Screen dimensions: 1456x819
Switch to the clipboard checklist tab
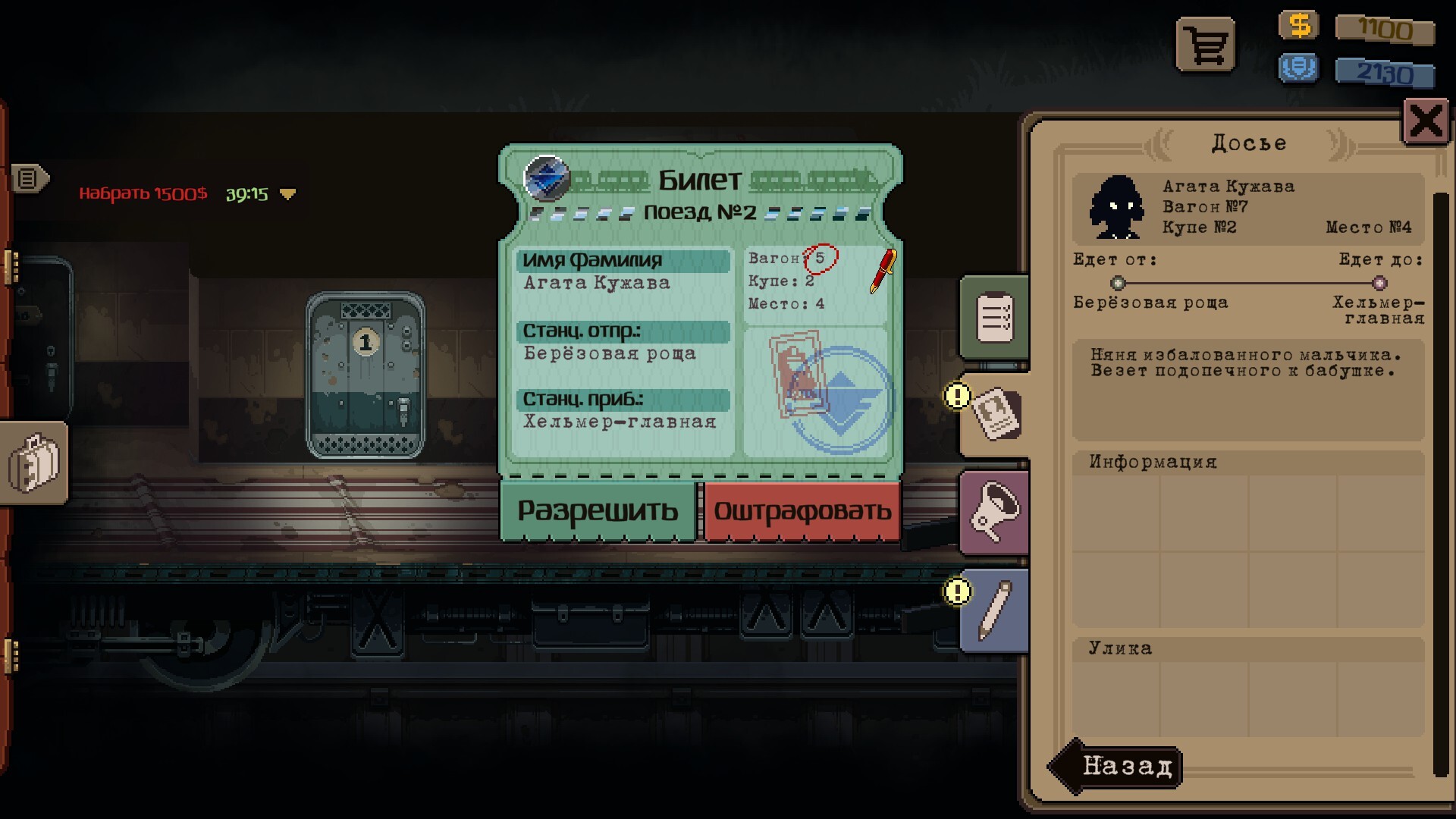click(x=995, y=318)
